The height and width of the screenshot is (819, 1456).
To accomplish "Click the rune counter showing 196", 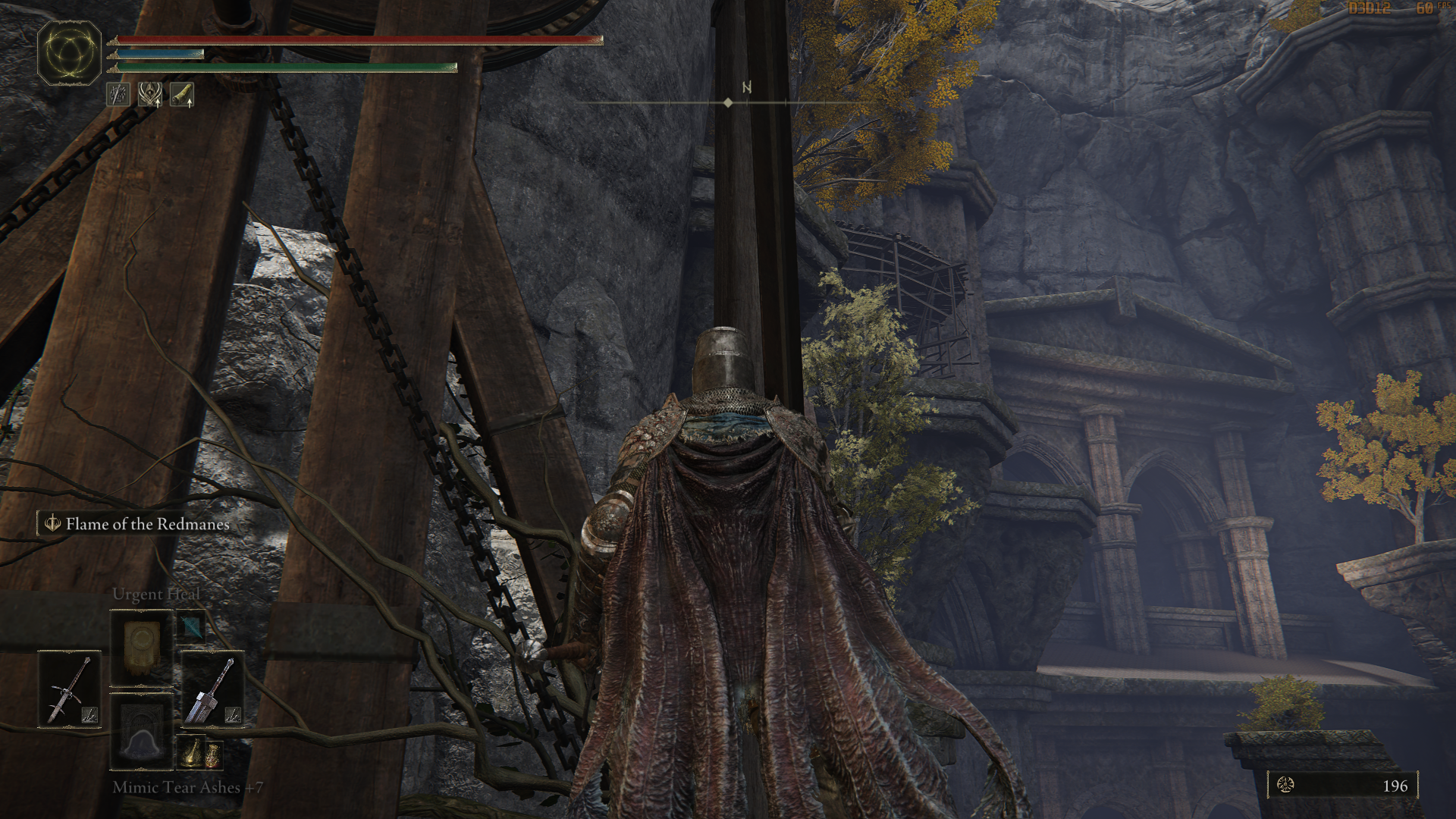I will click(x=1395, y=786).
